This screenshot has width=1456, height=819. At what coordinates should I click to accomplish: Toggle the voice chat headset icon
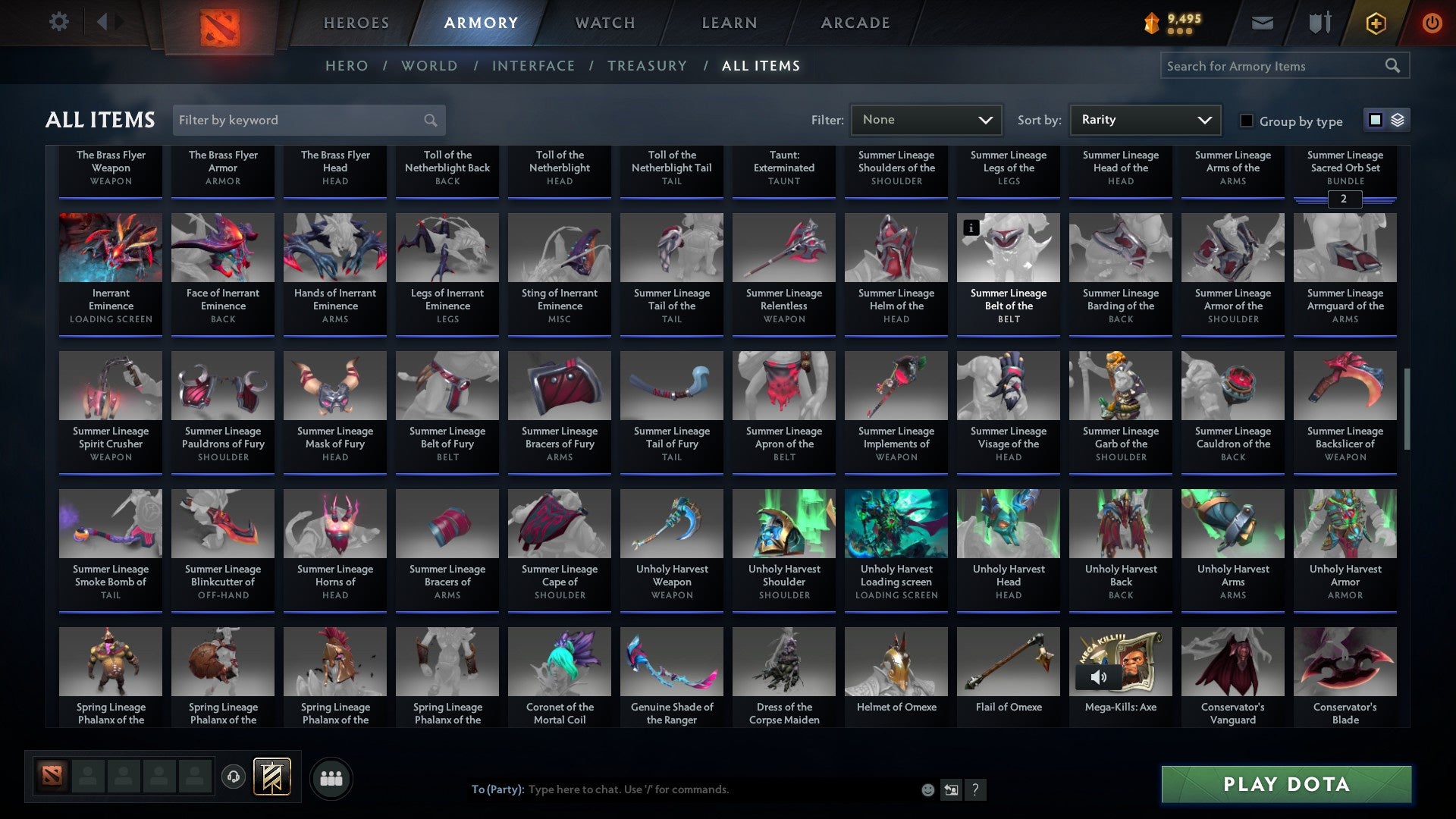tap(234, 776)
